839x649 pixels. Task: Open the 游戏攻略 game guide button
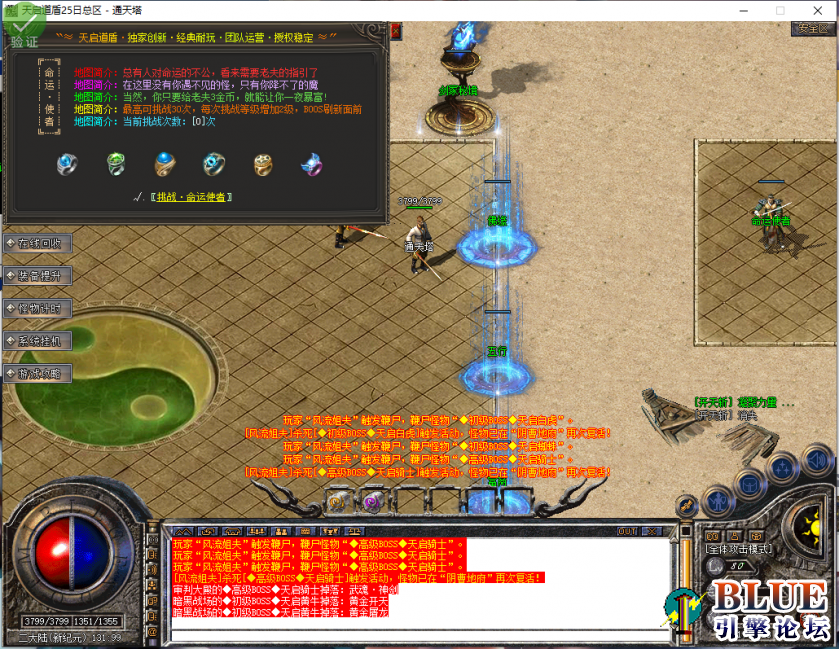pos(38,373)
